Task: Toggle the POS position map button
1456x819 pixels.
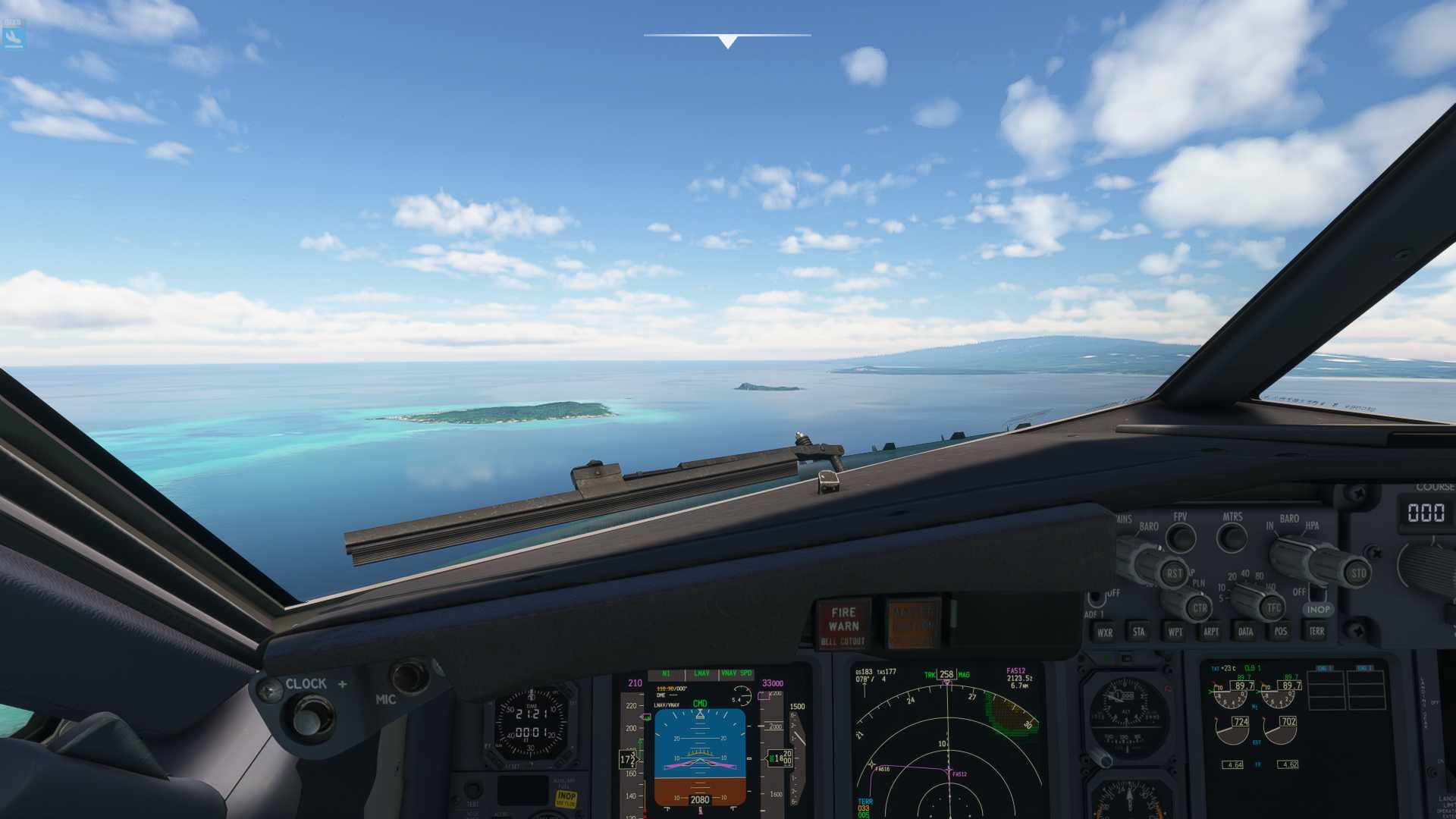Action: [x=1281, y=631]
